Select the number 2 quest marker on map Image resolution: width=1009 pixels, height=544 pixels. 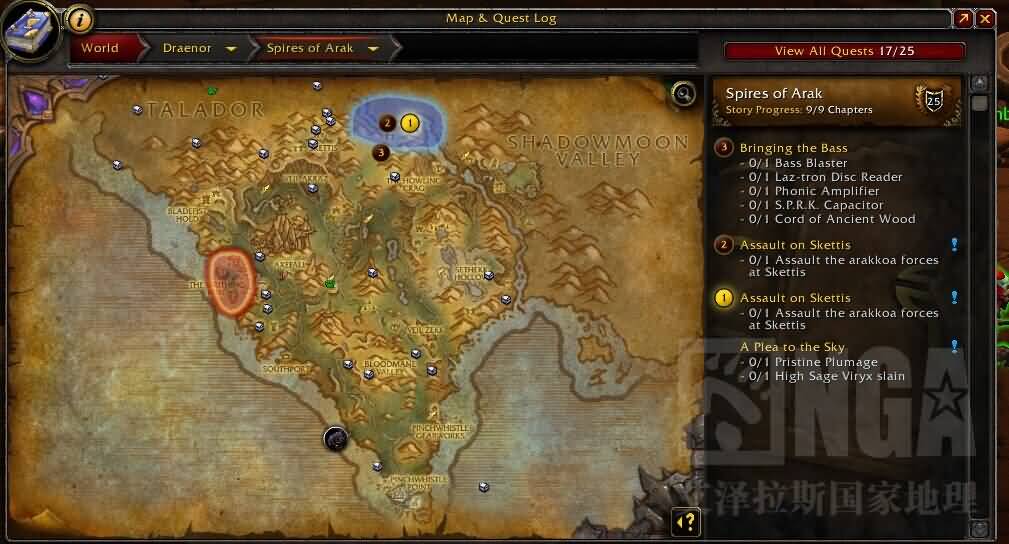387,123
